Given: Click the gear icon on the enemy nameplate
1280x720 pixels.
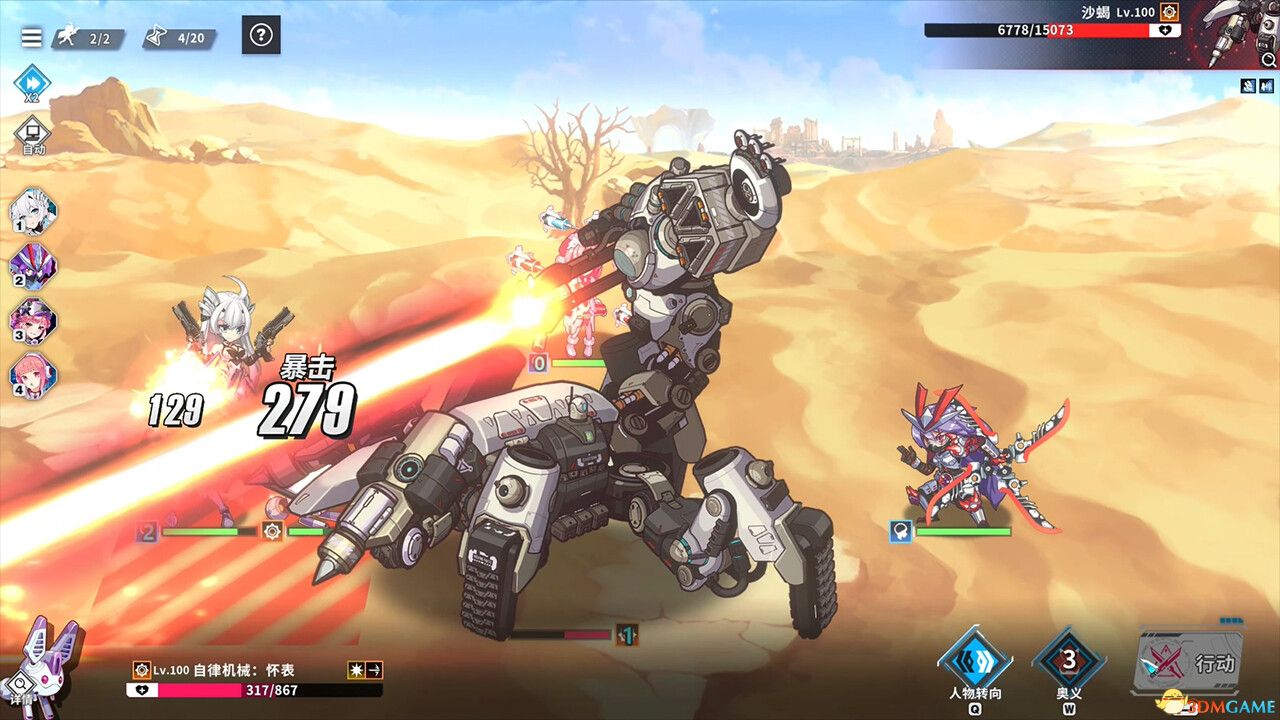Looking at the screenshot, I should click(x=142, y=670).
